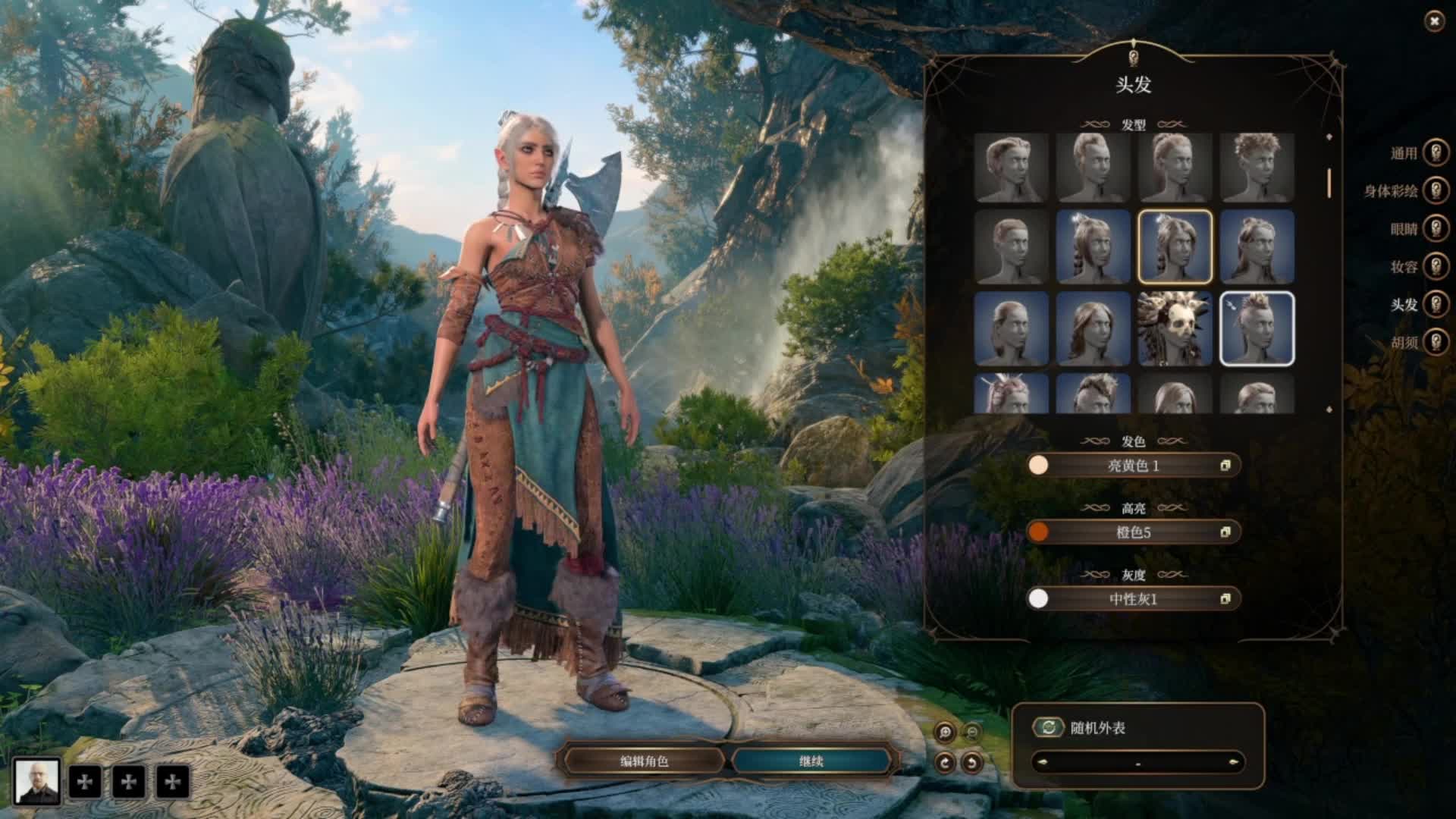This screenshot has width=1456, height=819.
Task: Switch to the 眼睛 eyes tab
Action: 1436,228
